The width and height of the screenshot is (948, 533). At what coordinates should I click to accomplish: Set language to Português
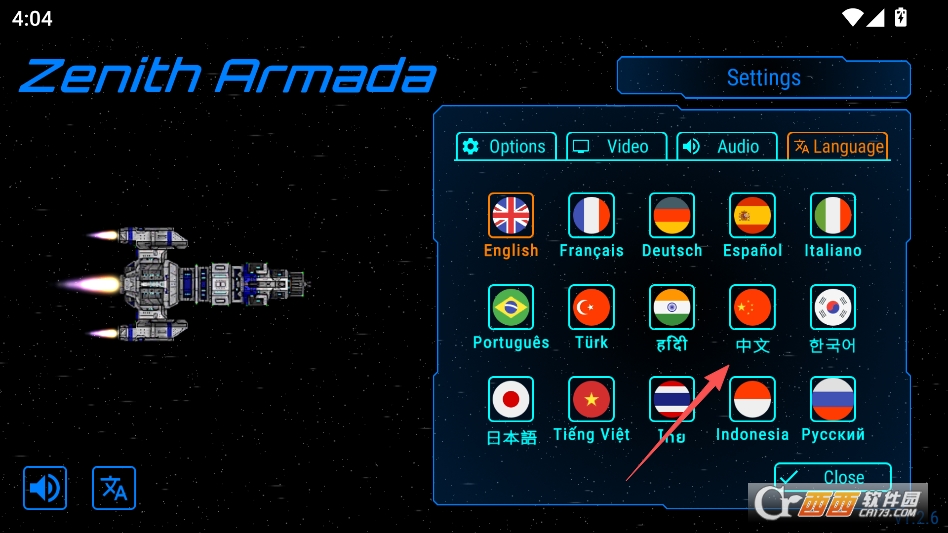[x=511, y=307]
